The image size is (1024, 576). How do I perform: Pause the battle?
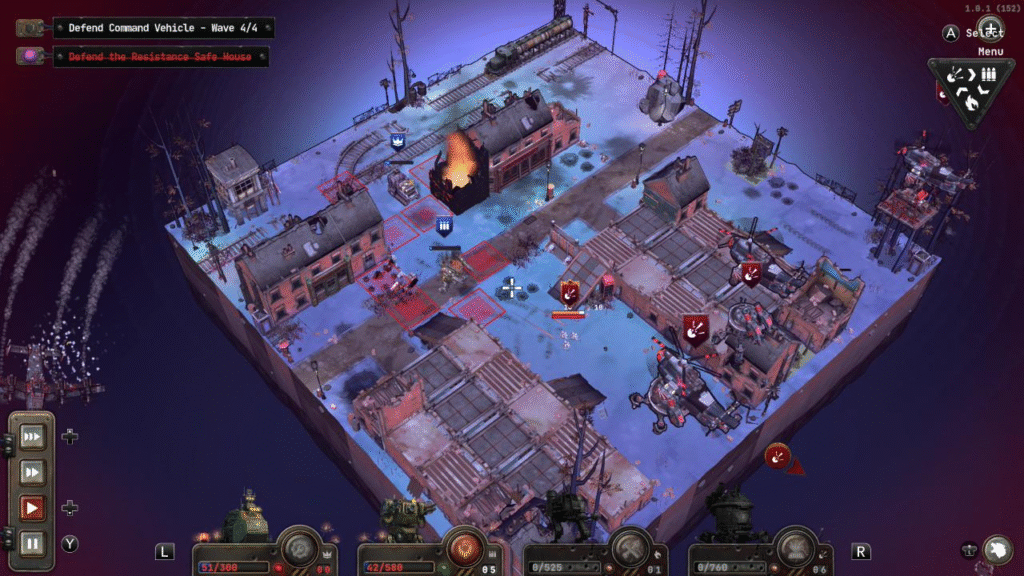click(x=32, y=544)
